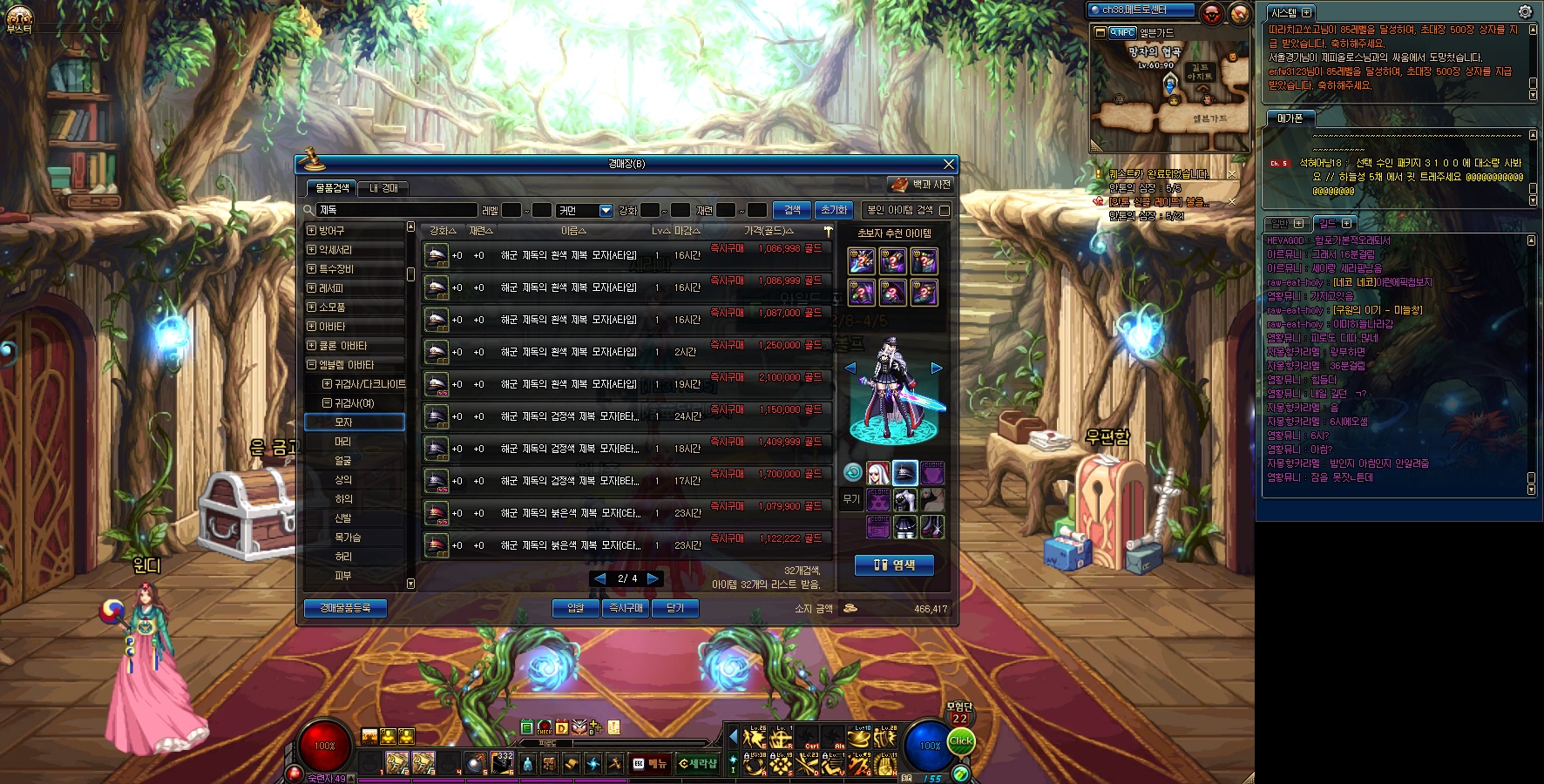Reset filters with the 초기화 button
Image resolution: width=1544 pixels, height=784 pixels.
[834, 210]
